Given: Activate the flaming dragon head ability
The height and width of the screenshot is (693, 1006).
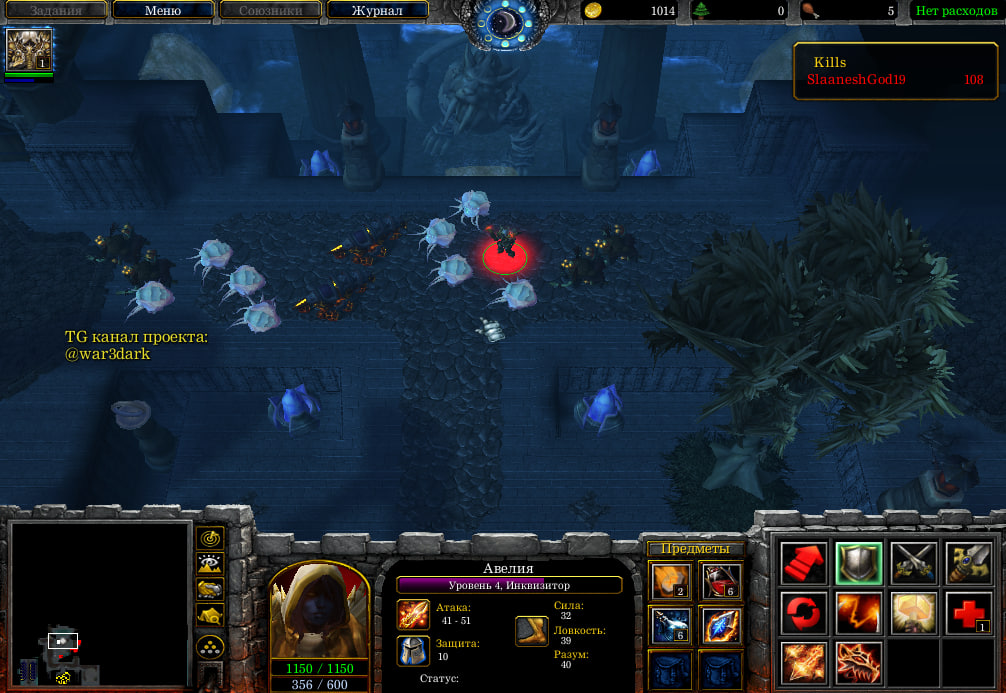Looking at the screenshot, I should point(858,662).
